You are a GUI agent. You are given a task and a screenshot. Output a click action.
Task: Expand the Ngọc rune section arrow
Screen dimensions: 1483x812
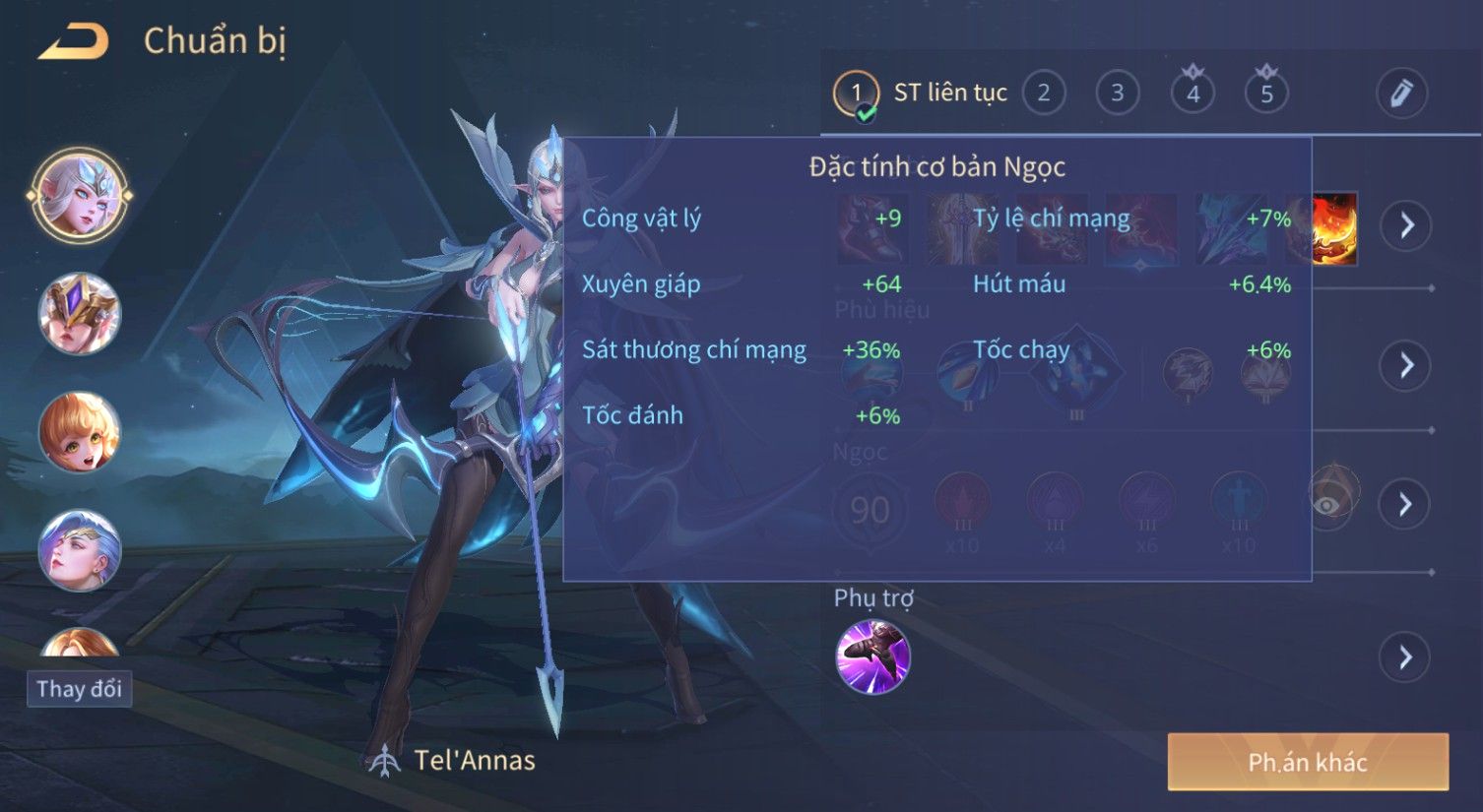1406,504
